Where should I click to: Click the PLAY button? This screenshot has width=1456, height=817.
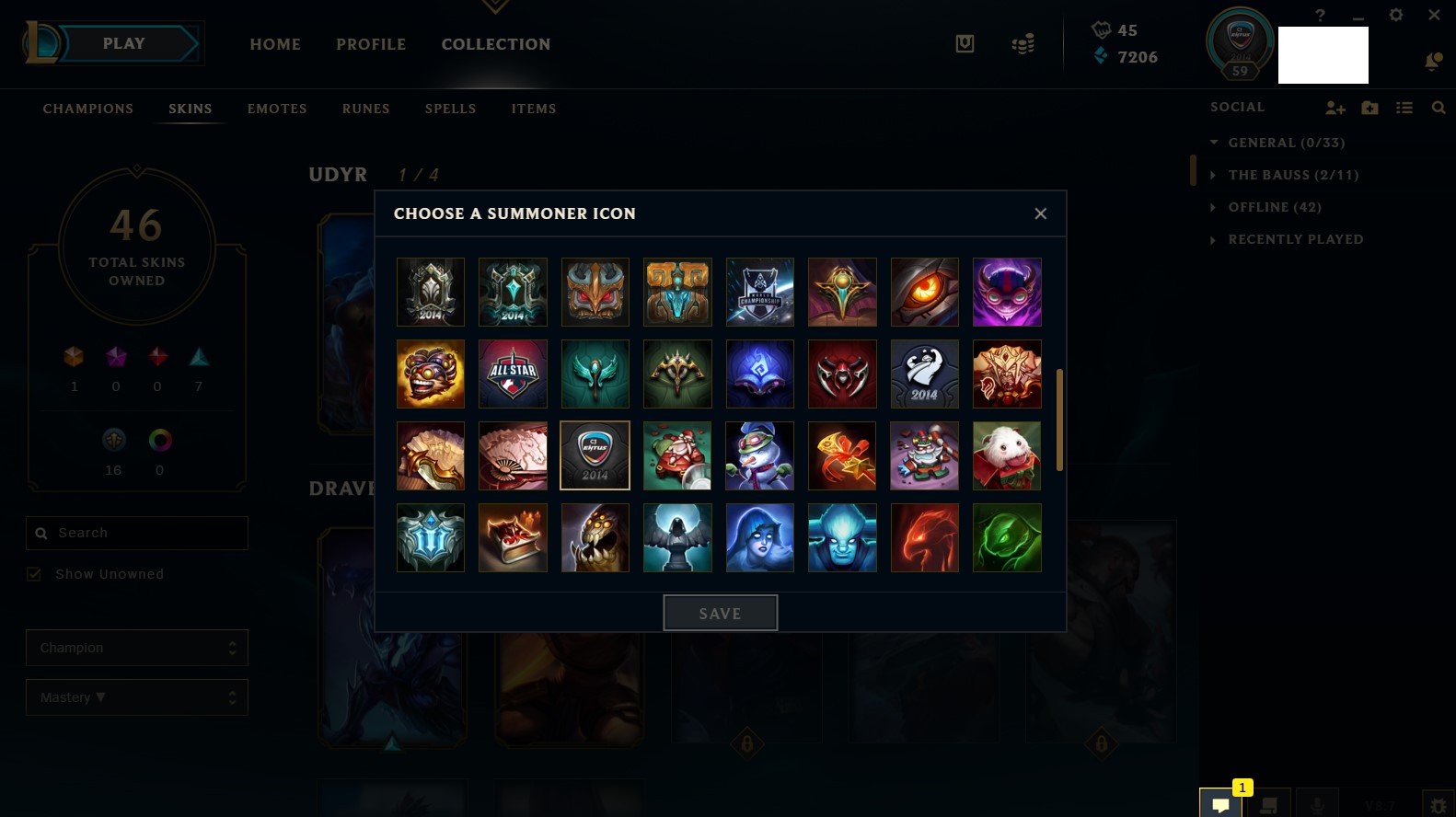(x=124, y=43)
